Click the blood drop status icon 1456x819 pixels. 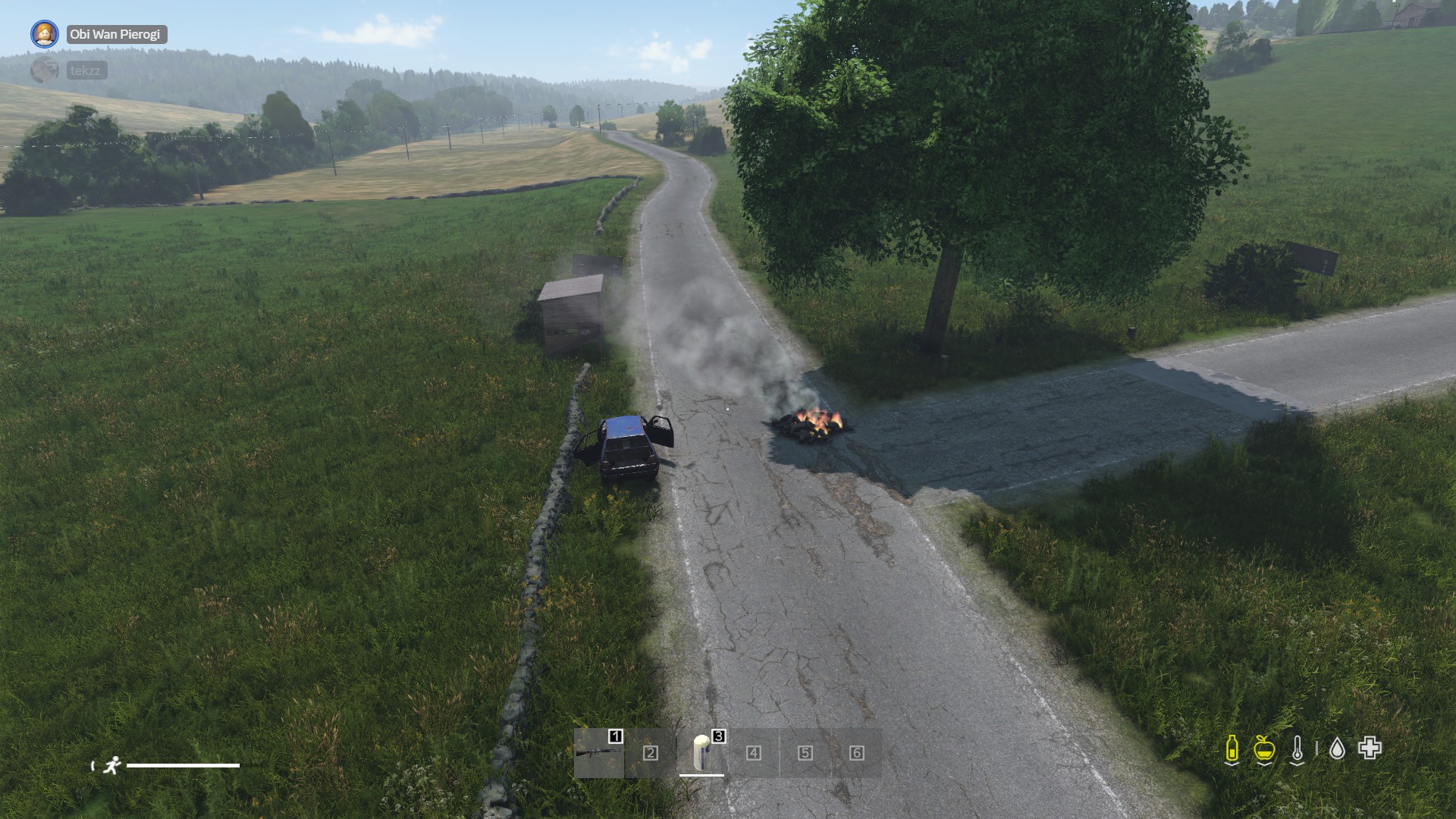click(x=1337, y=749)
